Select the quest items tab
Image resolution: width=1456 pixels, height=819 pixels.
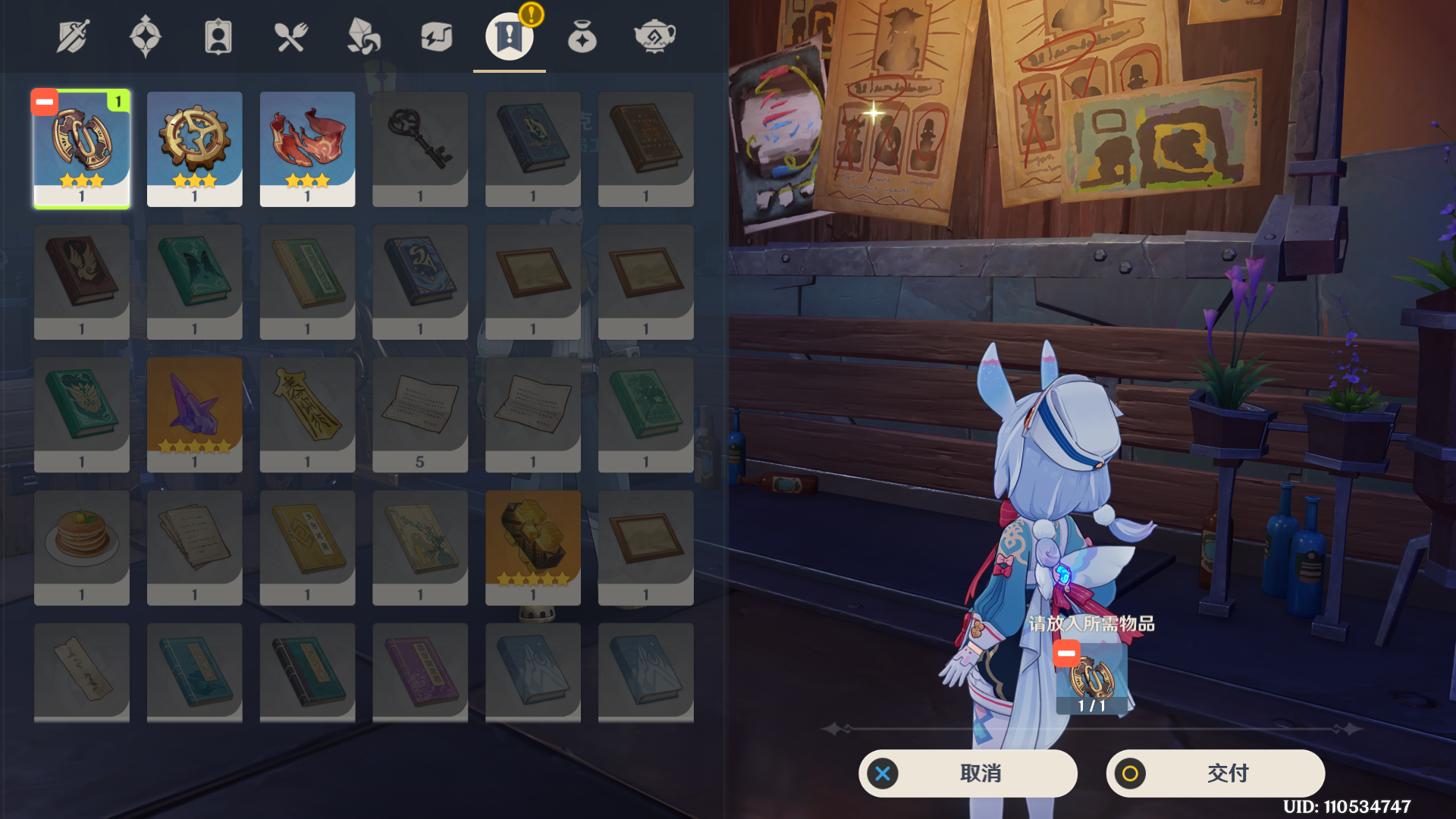click(509, 36)
